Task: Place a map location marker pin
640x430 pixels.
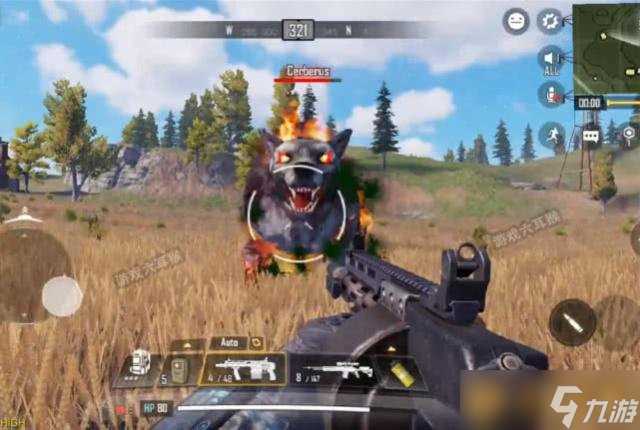Action: 629,134
